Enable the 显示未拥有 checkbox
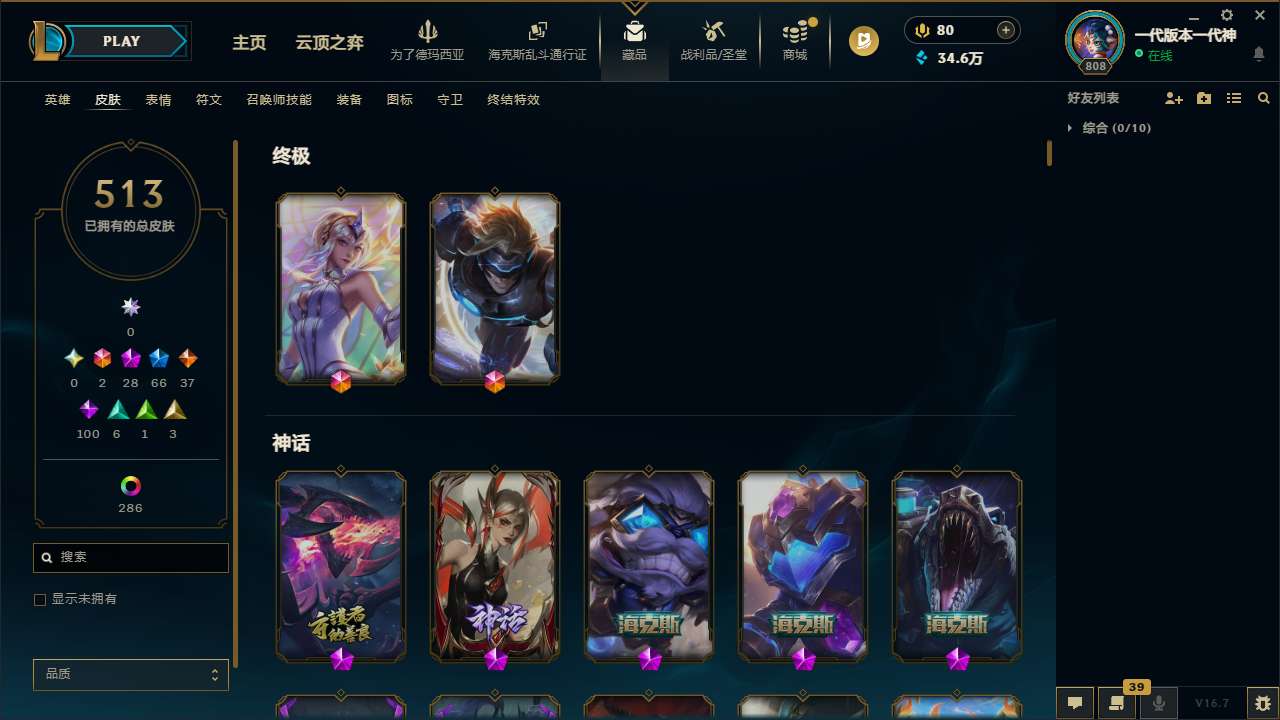Screen dimensions: 1280x720 pyautogui.click(x=40, y=599)
